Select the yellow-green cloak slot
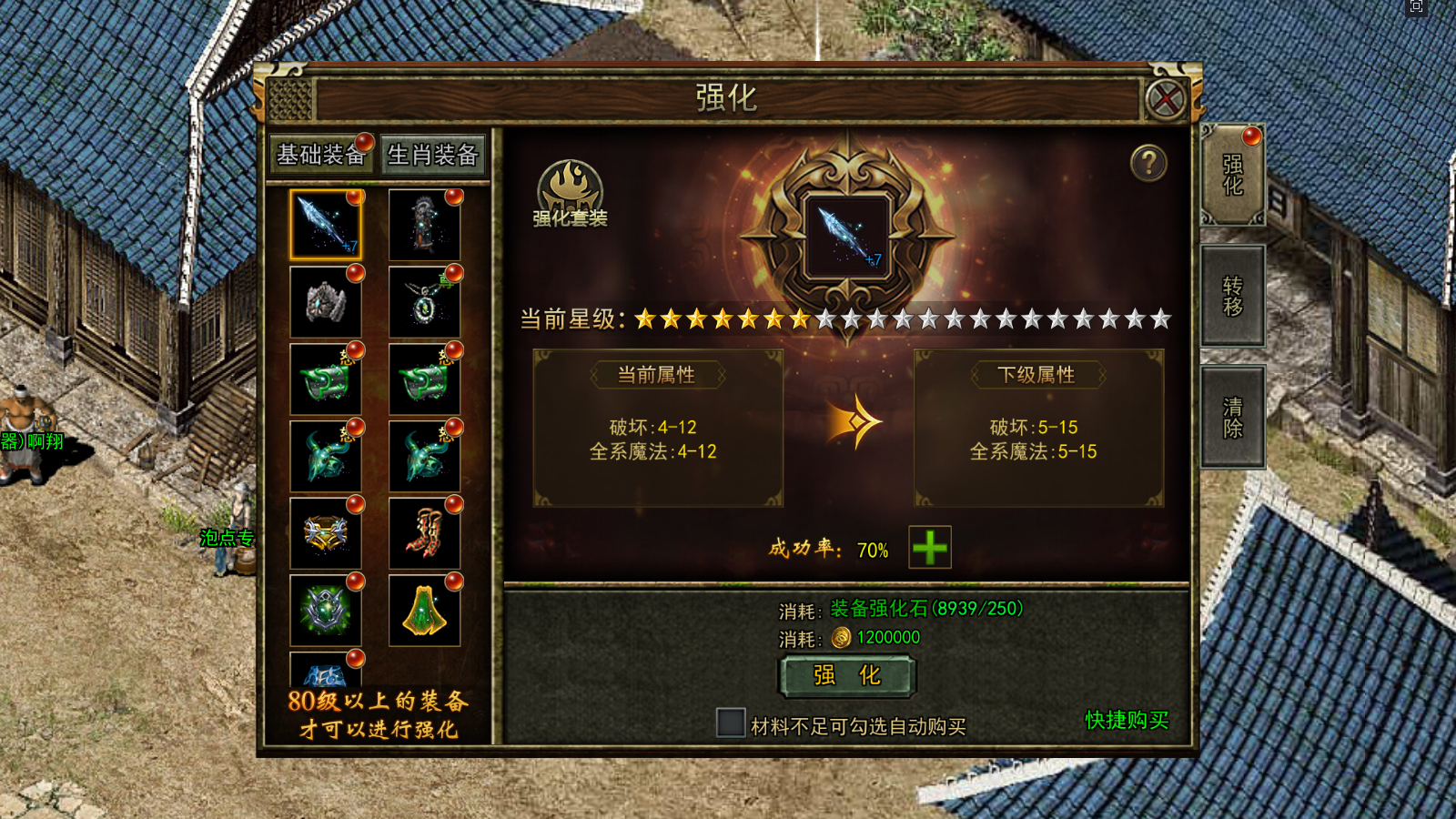The height and width of the screenshot is (819, 1456). point(424,609)
